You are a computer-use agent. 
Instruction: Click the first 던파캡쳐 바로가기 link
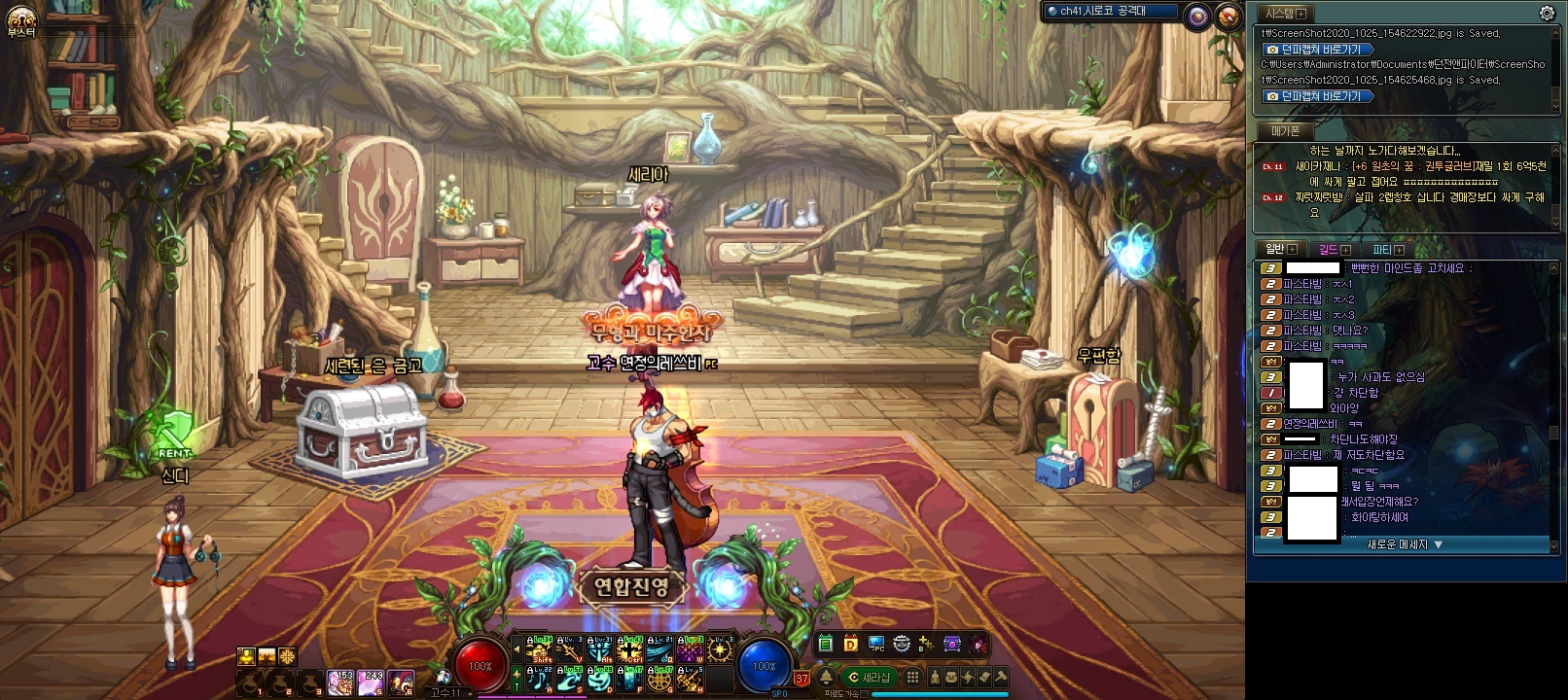[1318, 50]
